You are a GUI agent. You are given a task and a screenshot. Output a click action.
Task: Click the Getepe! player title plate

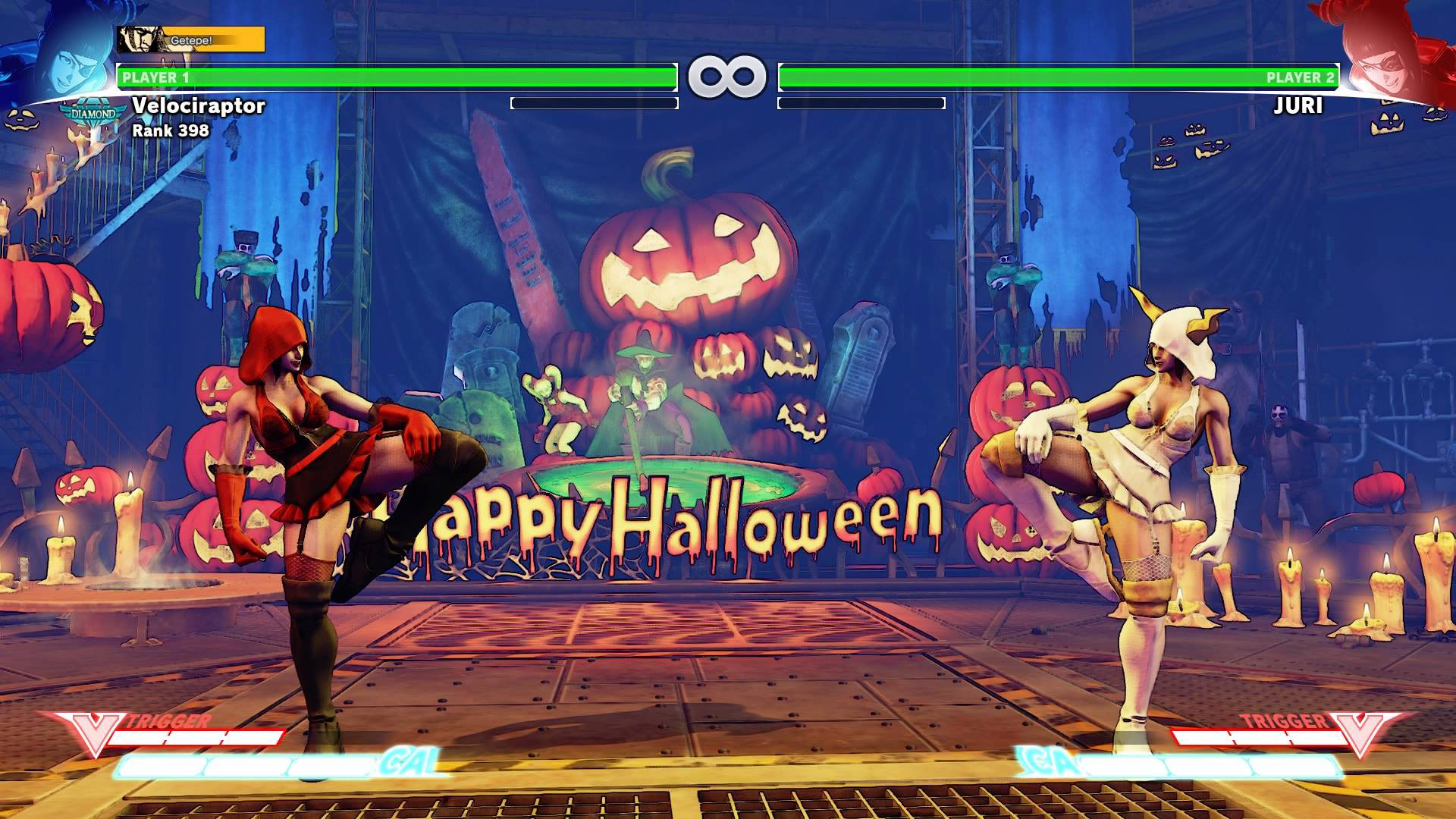(x=191, y=39)
